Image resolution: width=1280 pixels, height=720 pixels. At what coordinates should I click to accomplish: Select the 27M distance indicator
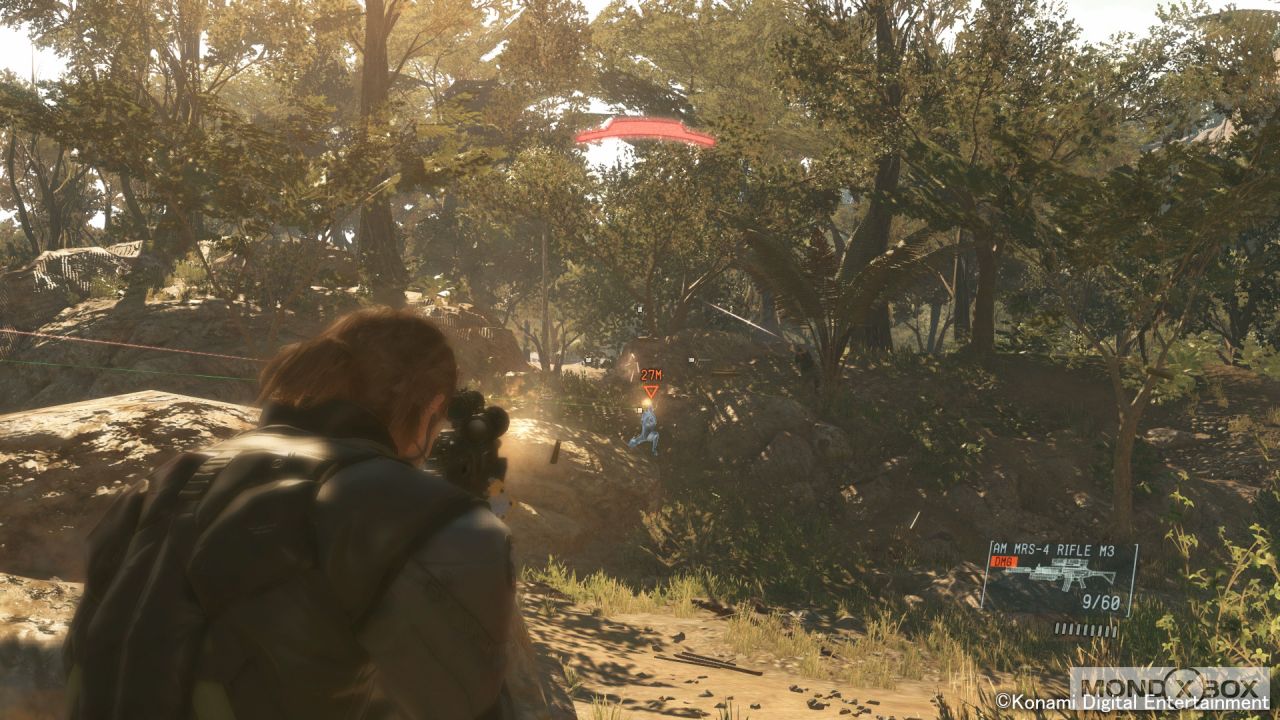click(652, 376)
